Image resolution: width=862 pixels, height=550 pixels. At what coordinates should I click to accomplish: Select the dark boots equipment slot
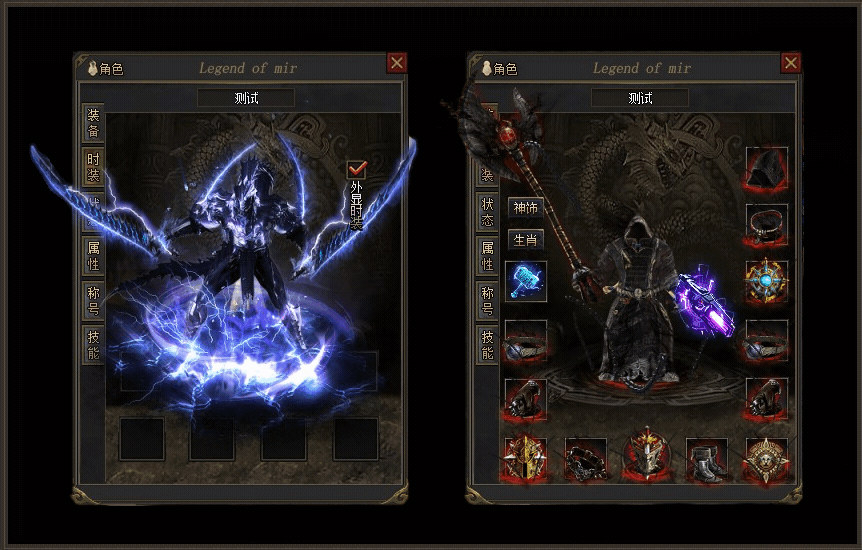706,460
